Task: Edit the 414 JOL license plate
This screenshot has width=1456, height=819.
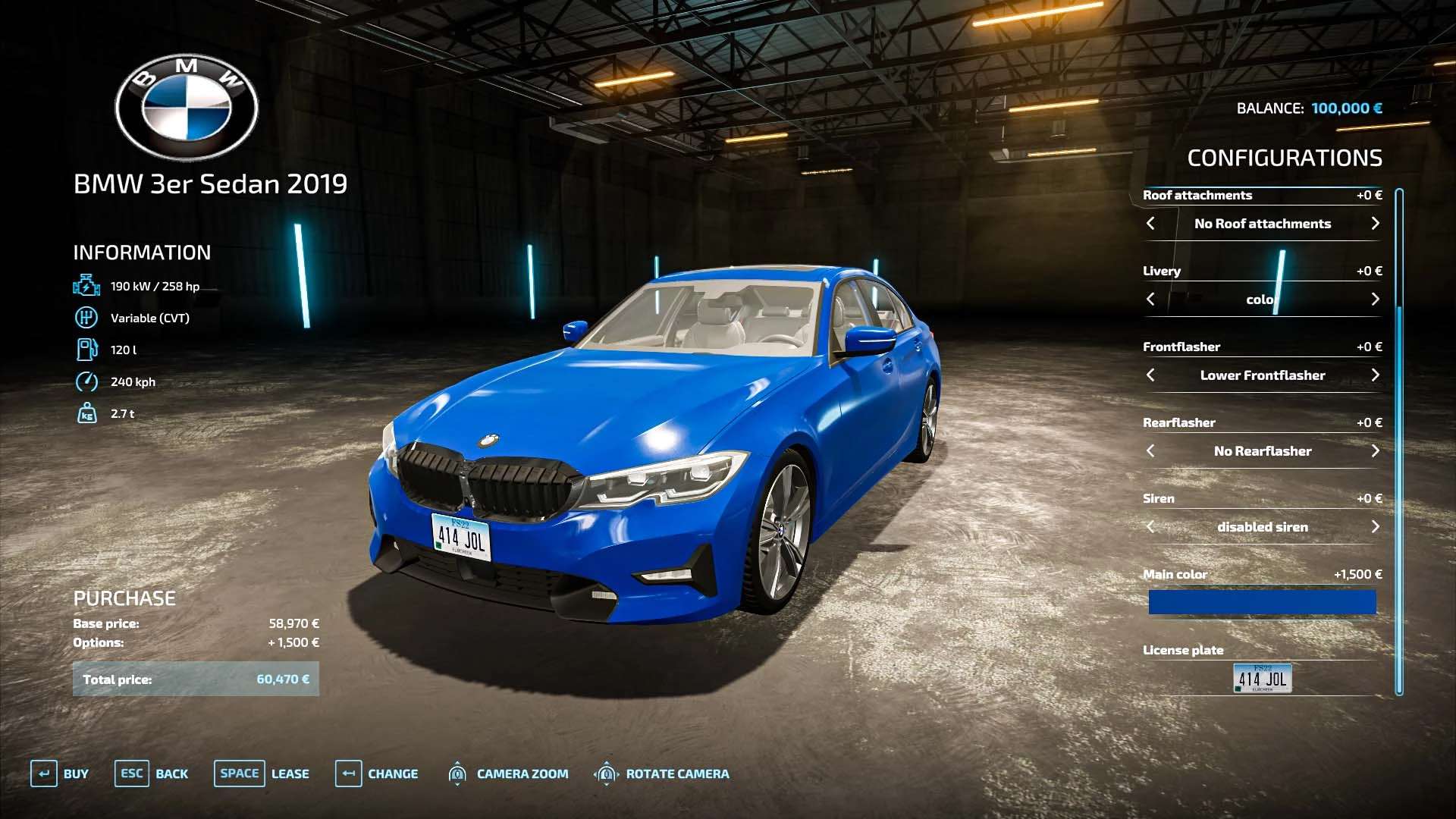Action: click(1262, 678)
